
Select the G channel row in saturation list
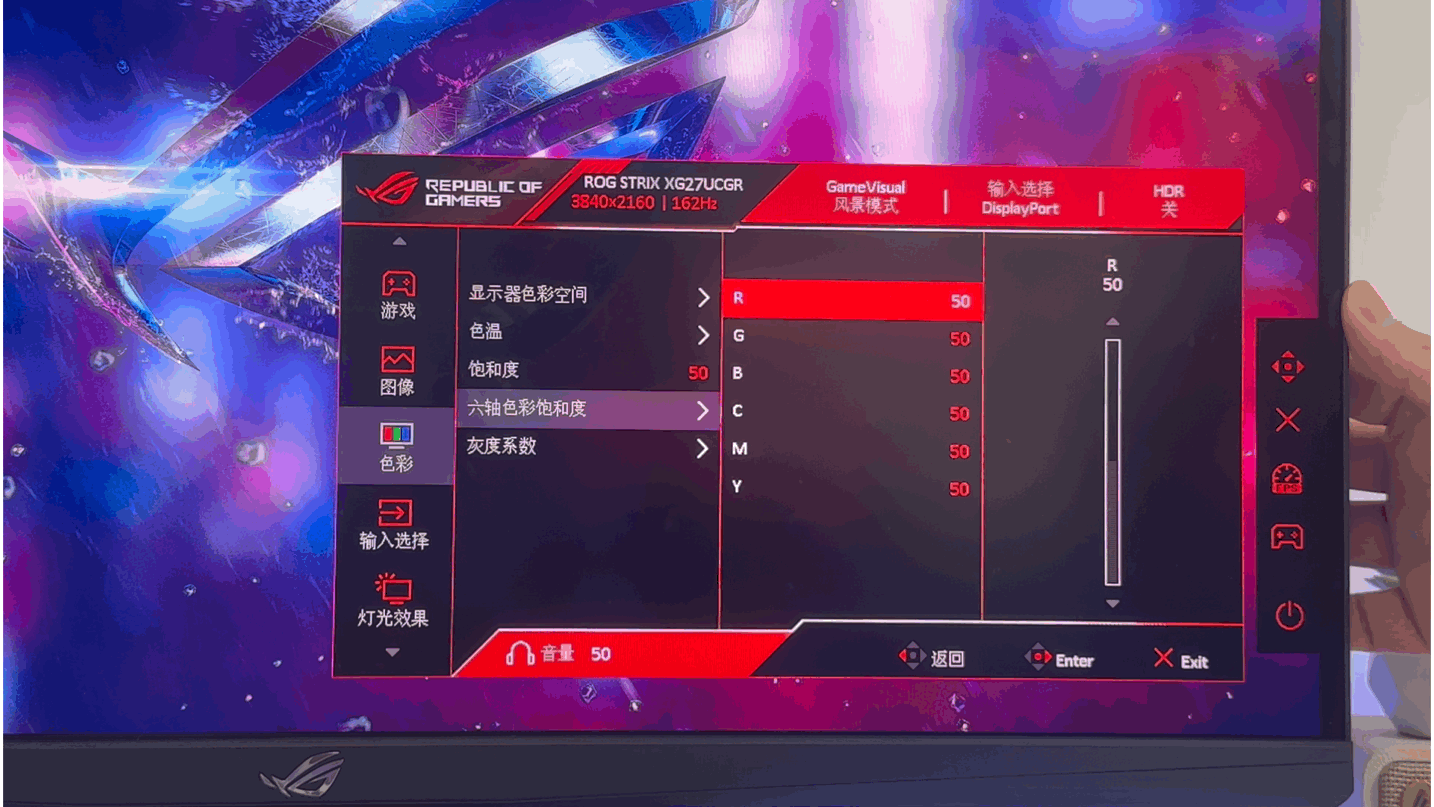(x=850, y=336)
